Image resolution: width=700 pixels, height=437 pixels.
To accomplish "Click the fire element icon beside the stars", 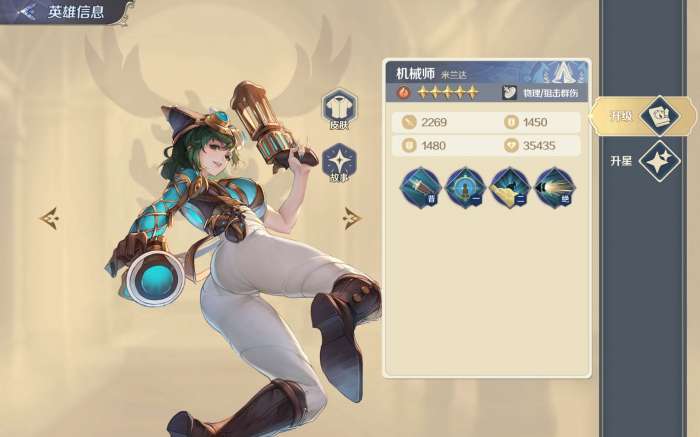I will [x=403, y=93].
